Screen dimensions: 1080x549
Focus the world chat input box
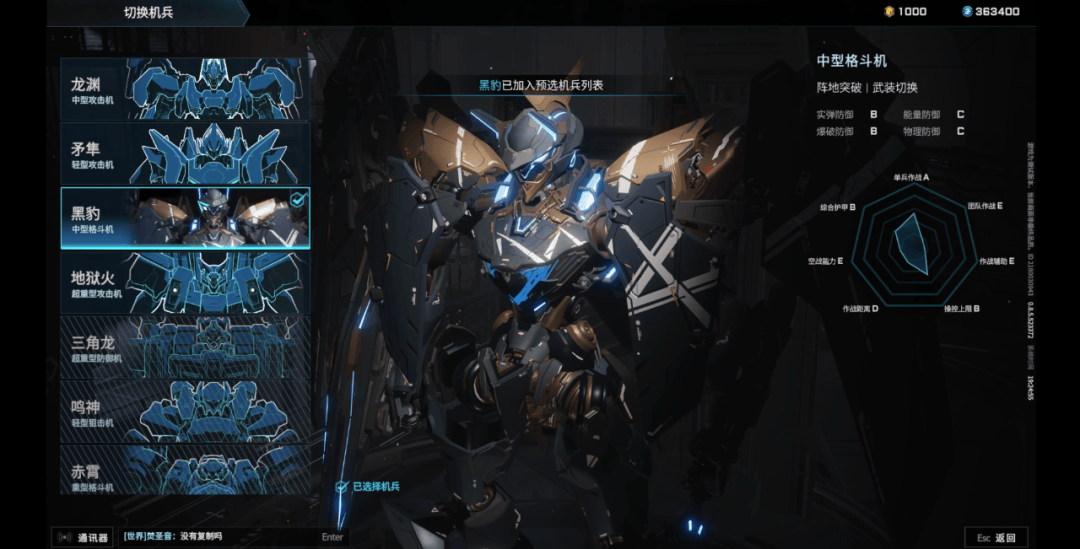click(x=232, y=537)
